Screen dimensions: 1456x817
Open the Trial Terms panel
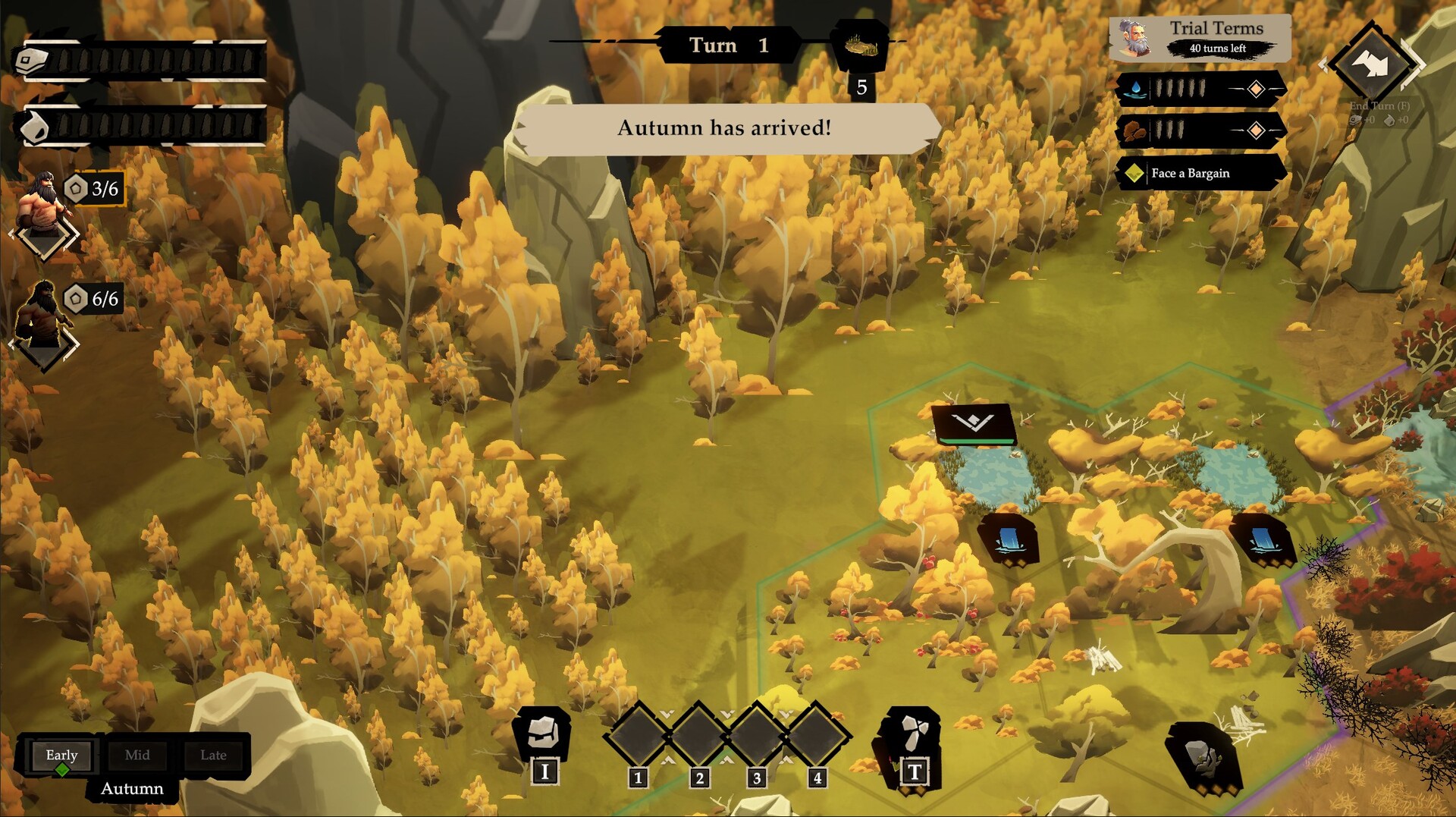[1200, 37]
